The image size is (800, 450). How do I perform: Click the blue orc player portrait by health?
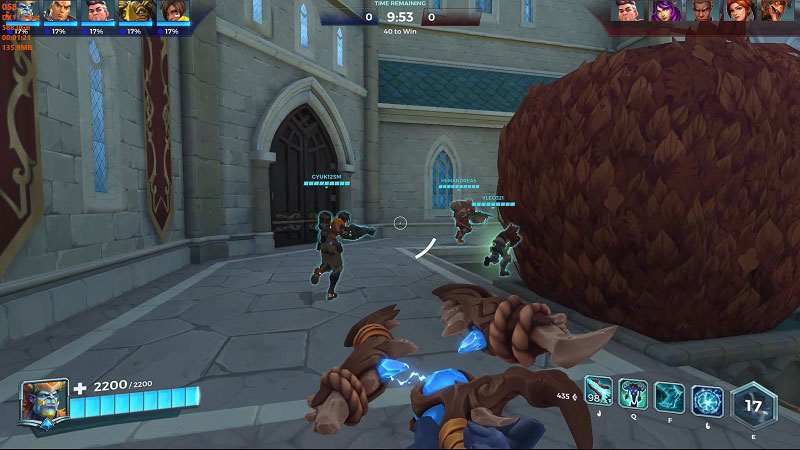point(43,400)
